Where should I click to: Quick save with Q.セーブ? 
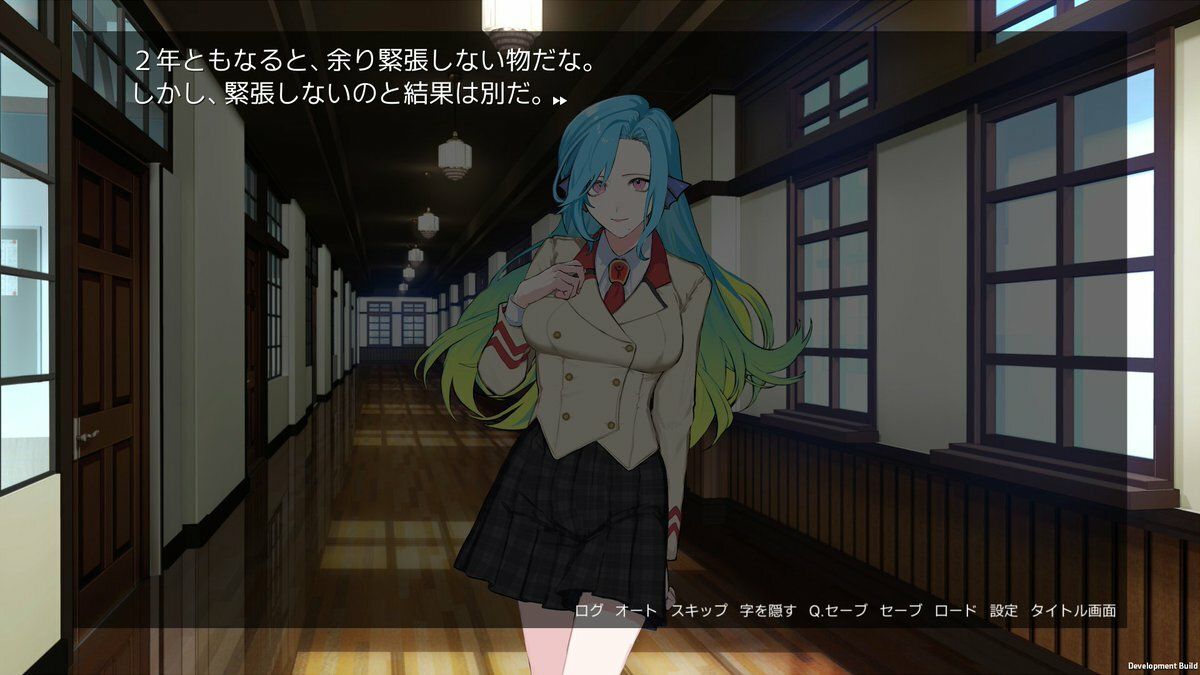click(838, 610)
